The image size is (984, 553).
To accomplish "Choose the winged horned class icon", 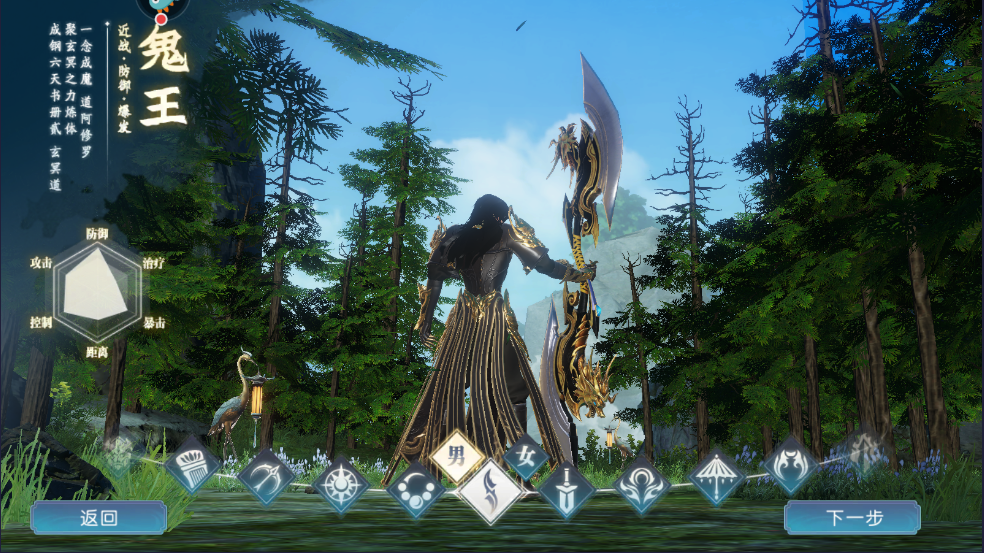I will [x=790, y=466].
